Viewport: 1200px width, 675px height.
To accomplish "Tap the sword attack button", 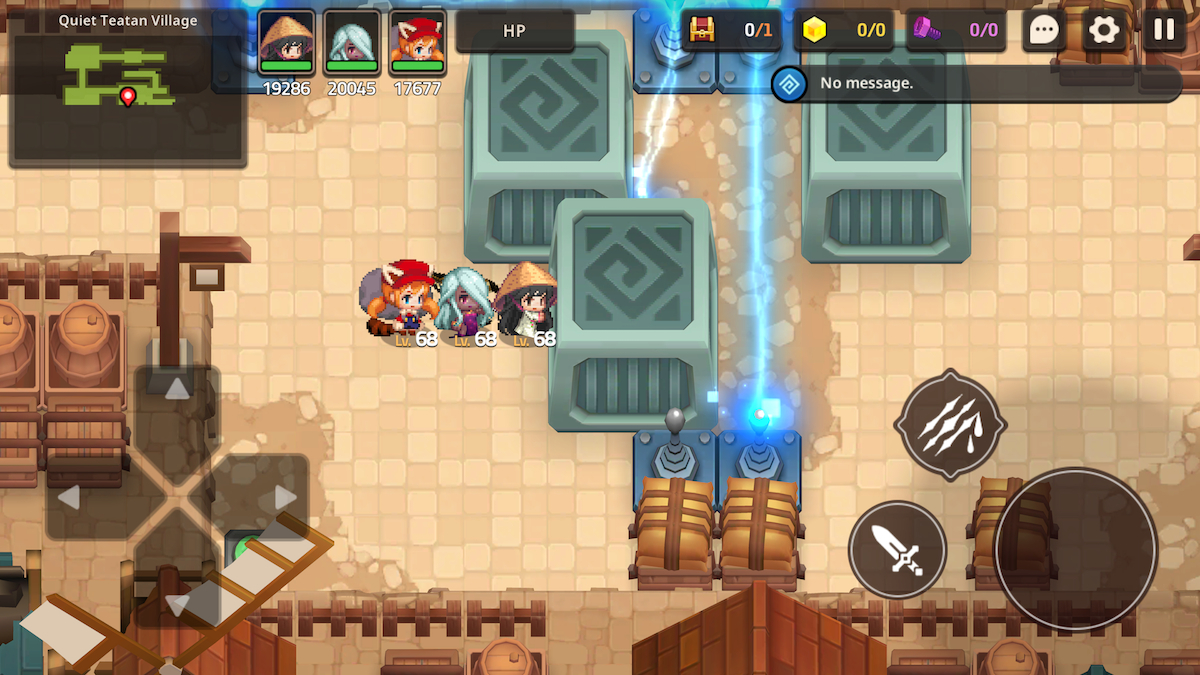I will click(x=897, y=549).
